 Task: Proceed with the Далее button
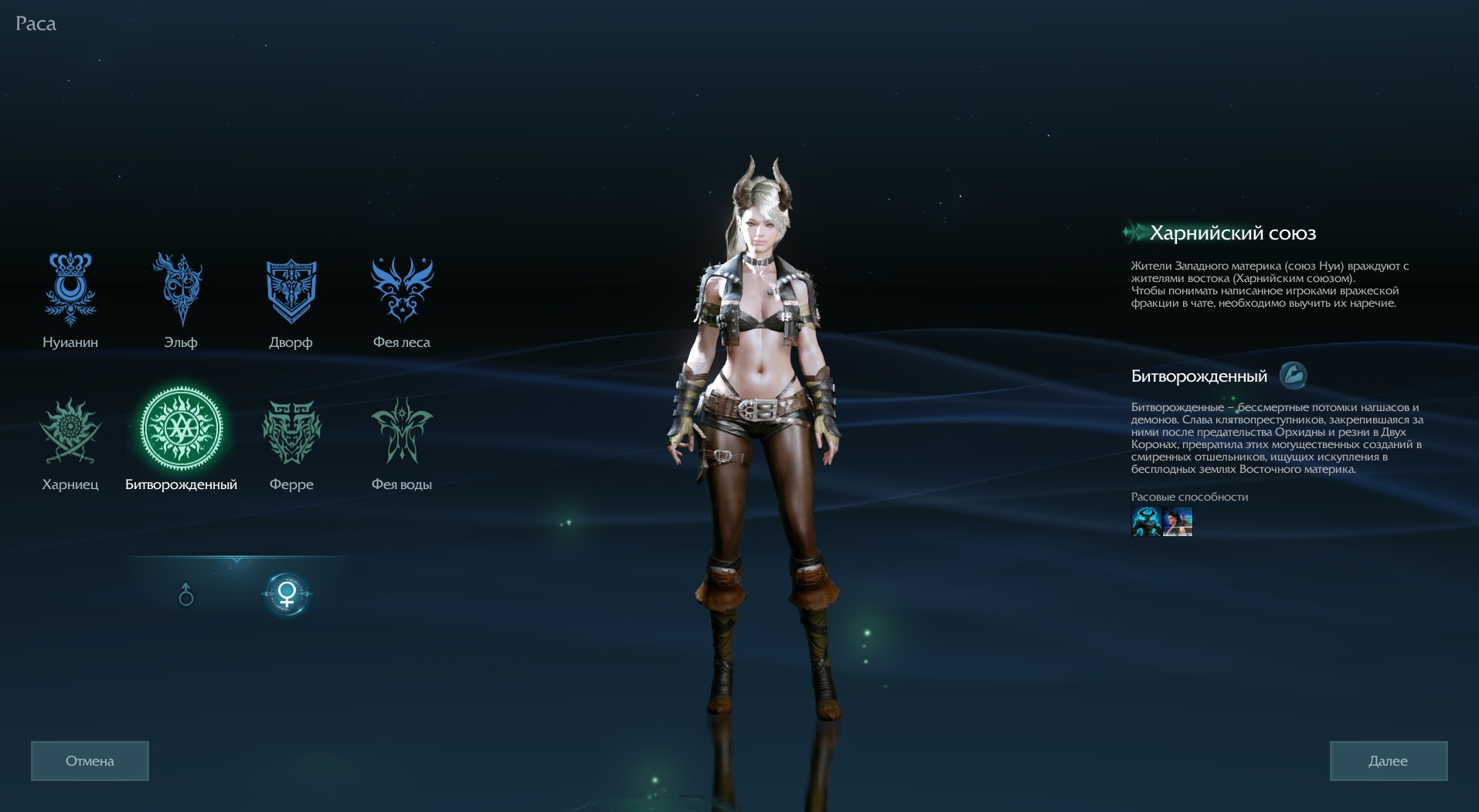click(x=1388, y=761)
